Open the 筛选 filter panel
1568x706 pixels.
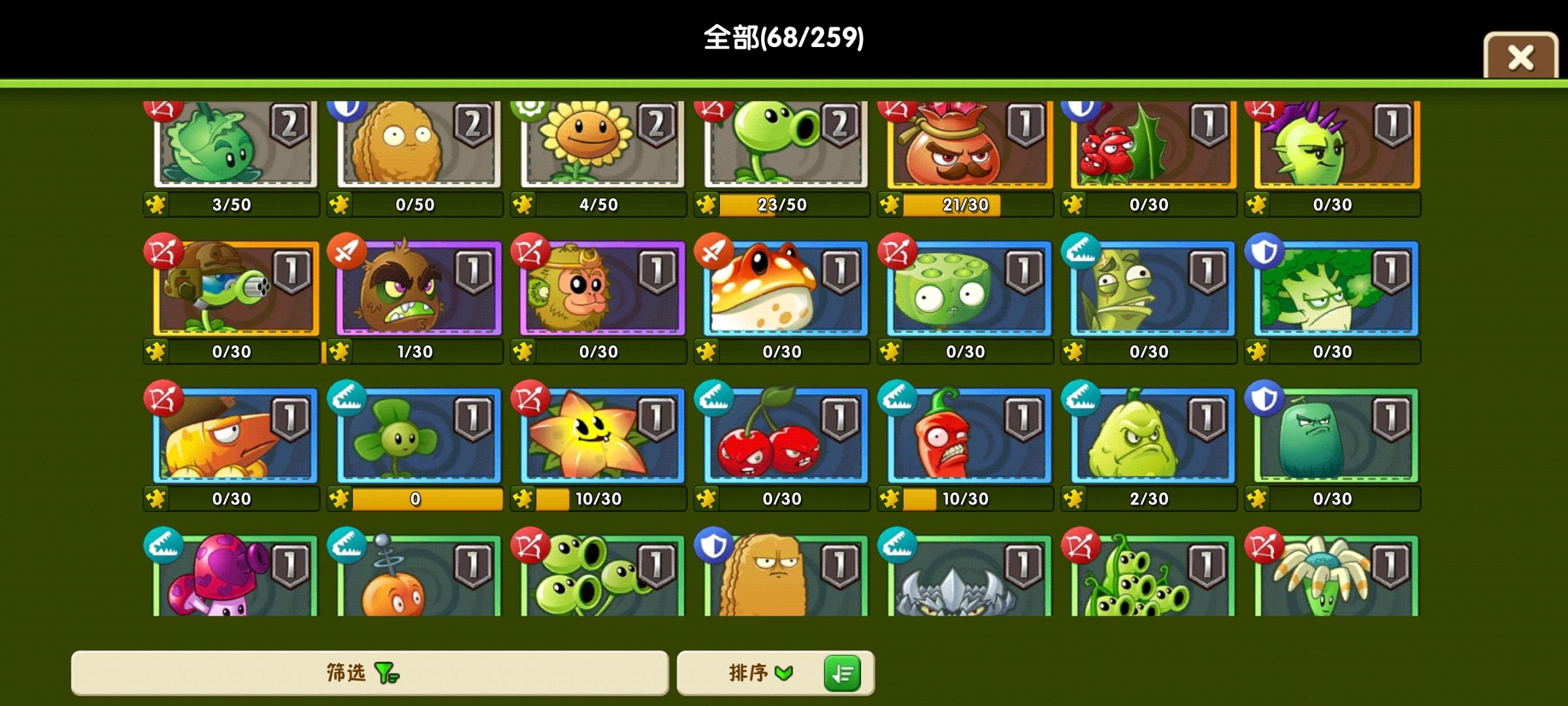[340, 673]
